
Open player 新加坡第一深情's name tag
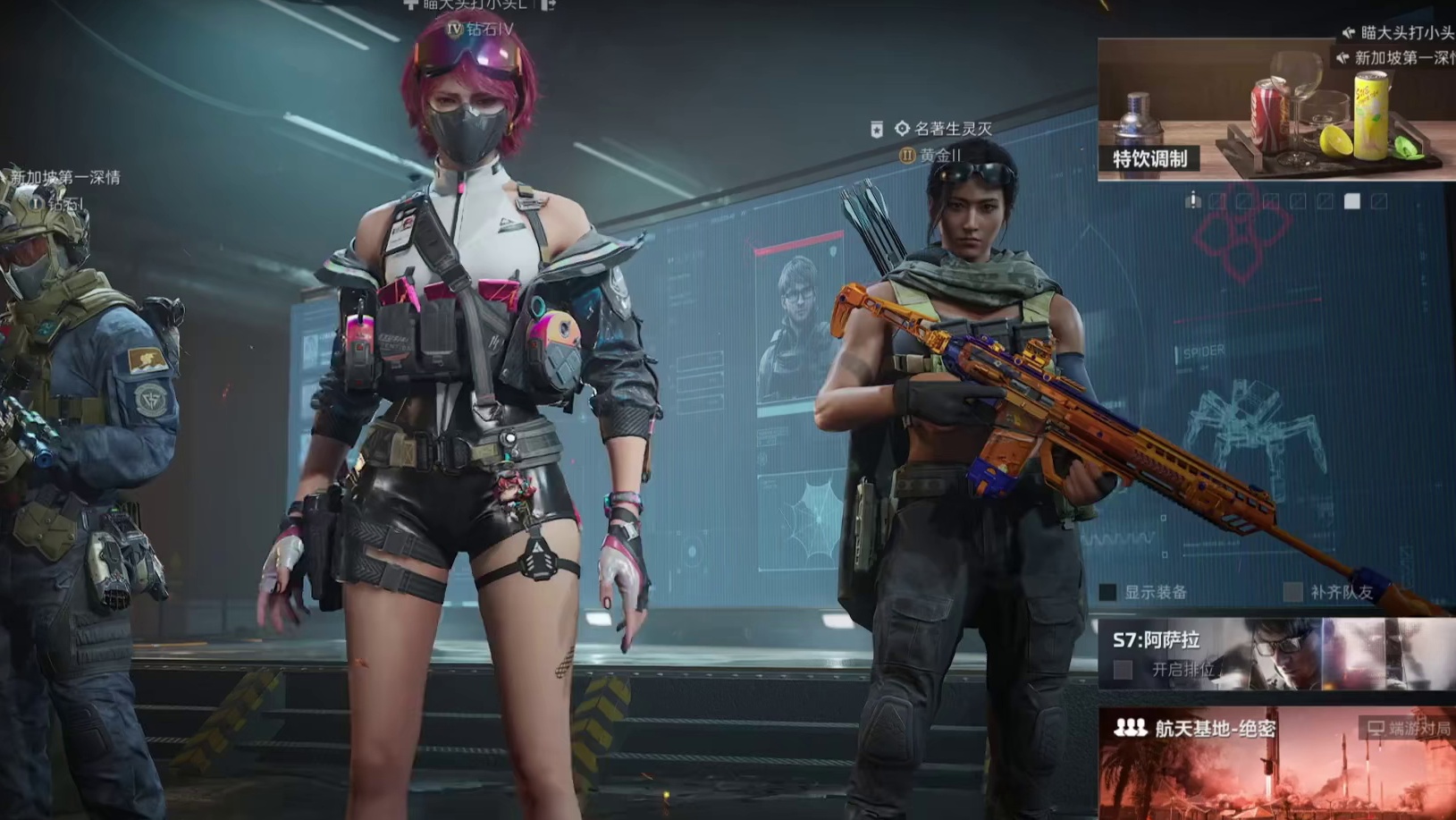[x=65, y=177]
